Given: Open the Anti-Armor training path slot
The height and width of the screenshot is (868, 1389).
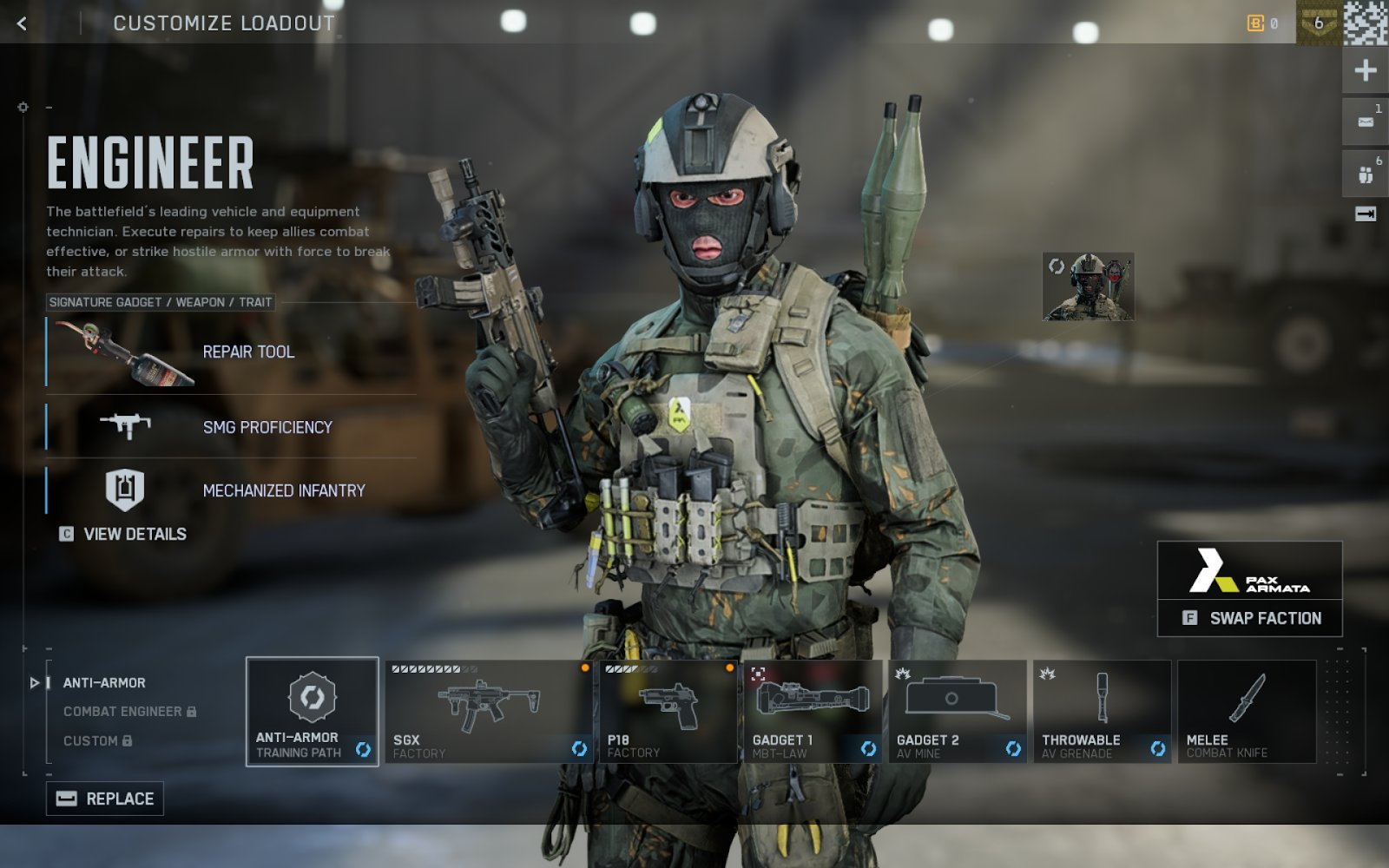Looking at the screenshot, I should coord(313,712).
